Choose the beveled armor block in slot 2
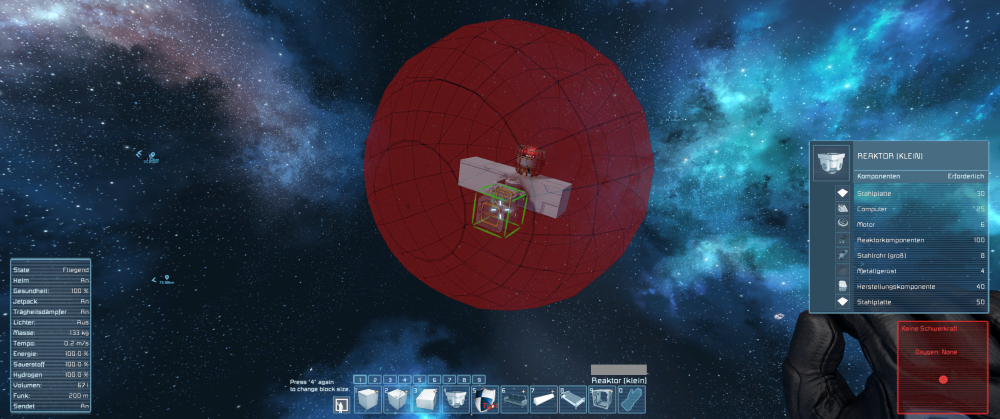This screenshot has height=419, width=1000. (398, 401)
